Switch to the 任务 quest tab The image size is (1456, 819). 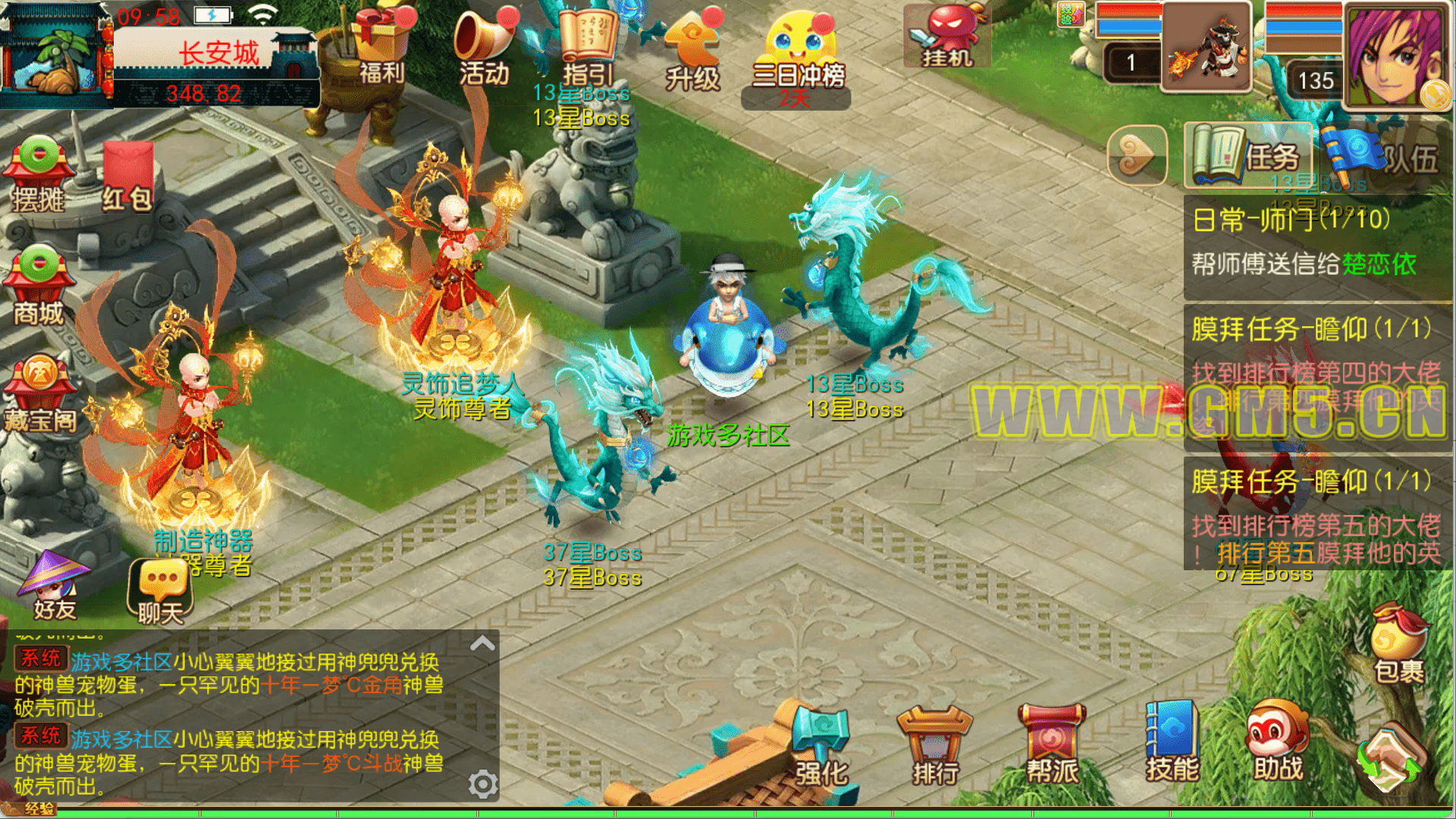1248,155
